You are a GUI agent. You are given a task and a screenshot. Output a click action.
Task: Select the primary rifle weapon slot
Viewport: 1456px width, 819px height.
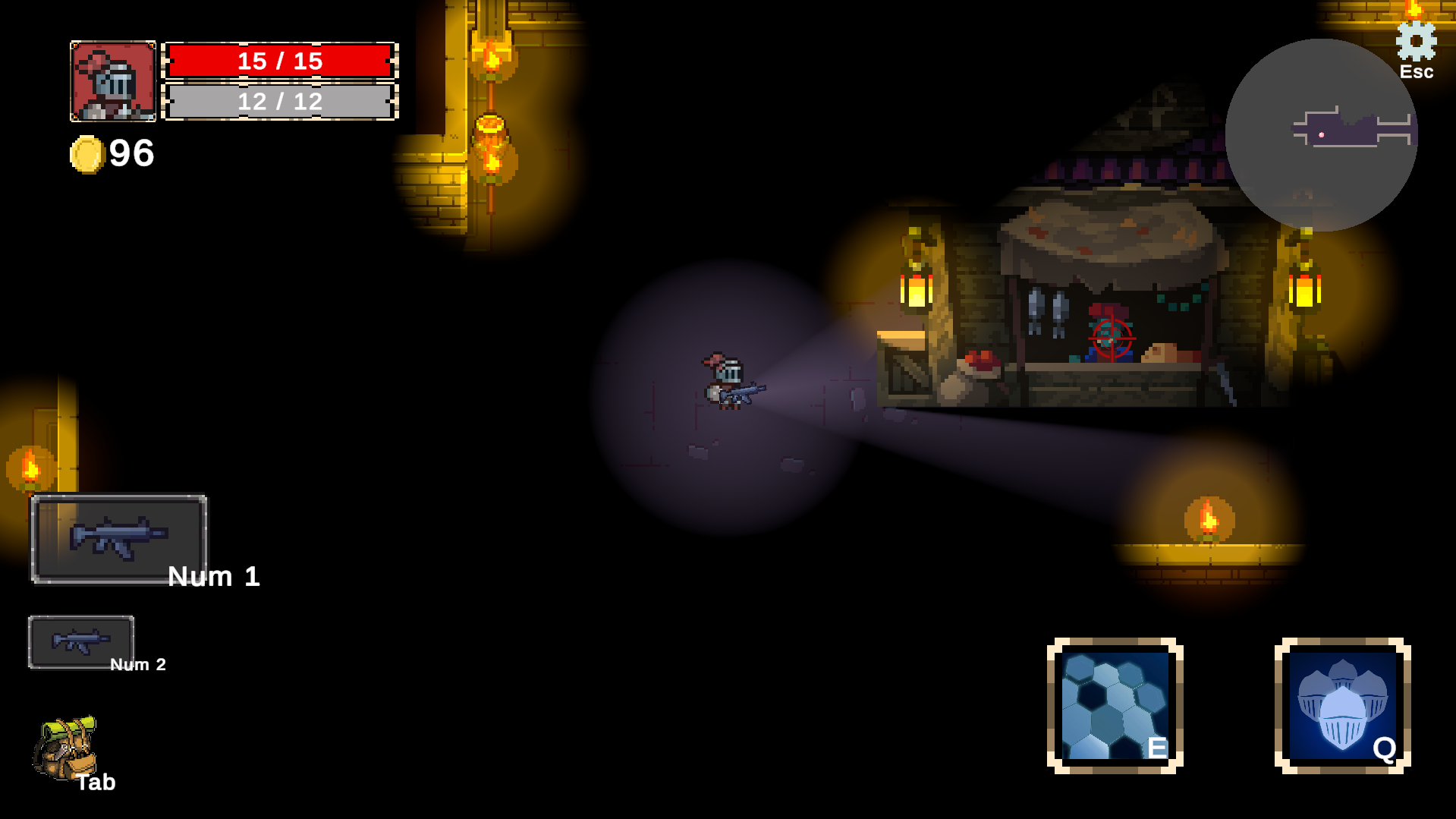pyautogui.click(x=119, y=538)
